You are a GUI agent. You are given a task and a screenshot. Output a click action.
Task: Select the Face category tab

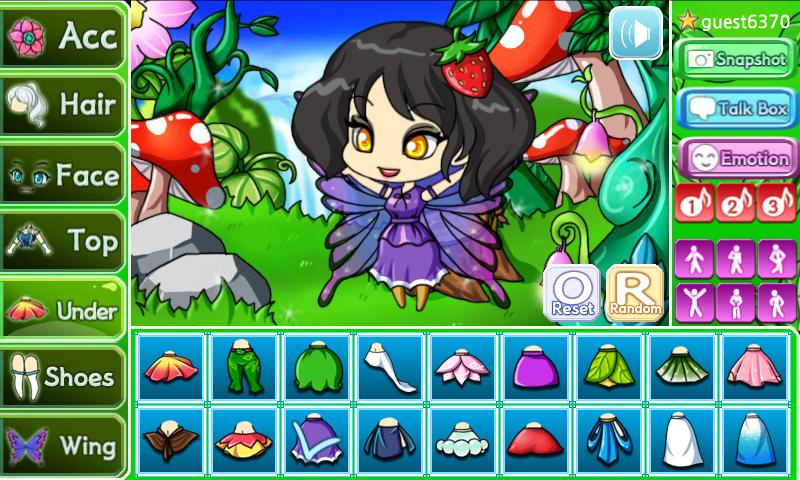coord(62,175)
